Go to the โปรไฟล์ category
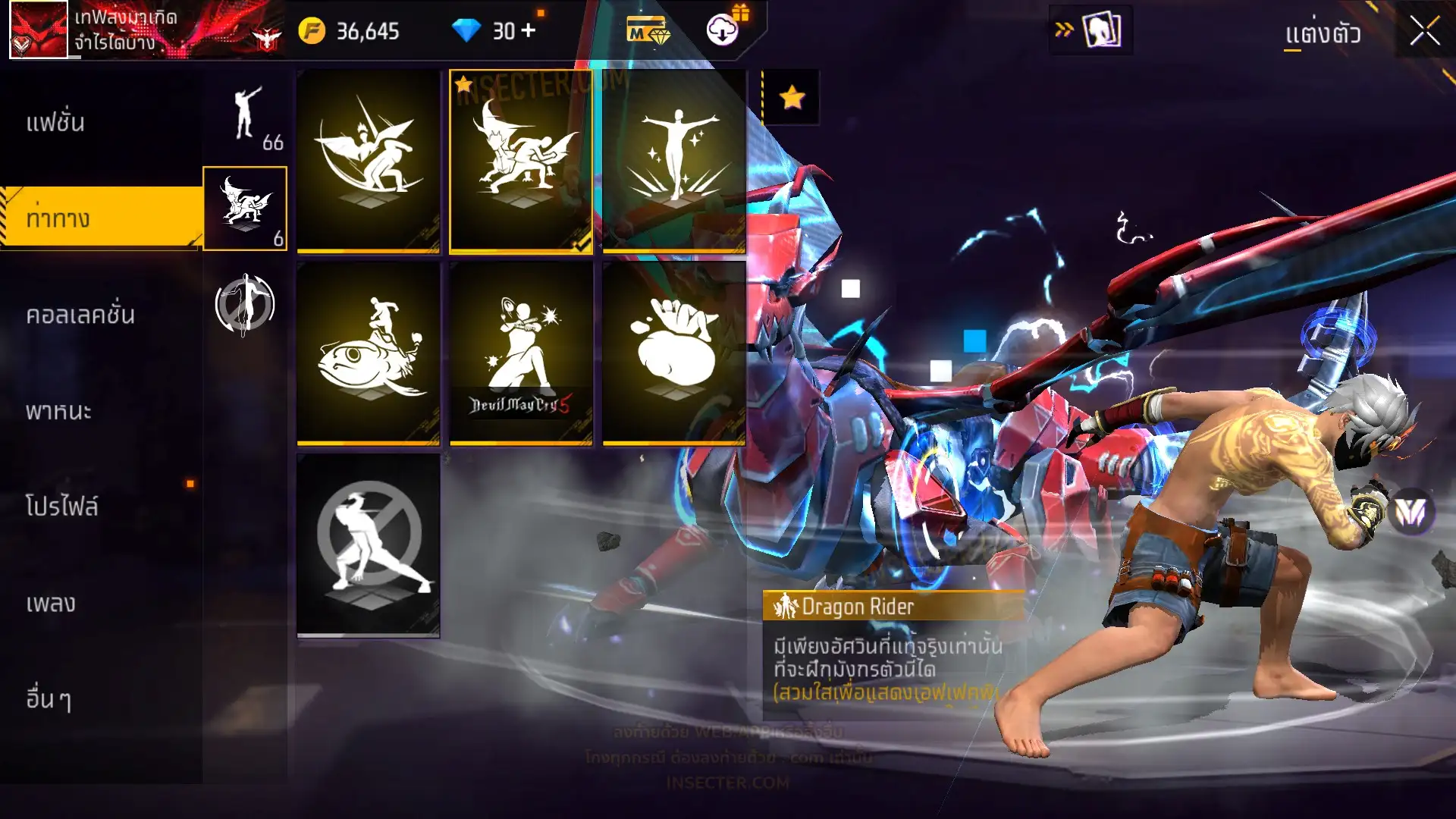The image size is (1456, 819). (x=62, y=507)
